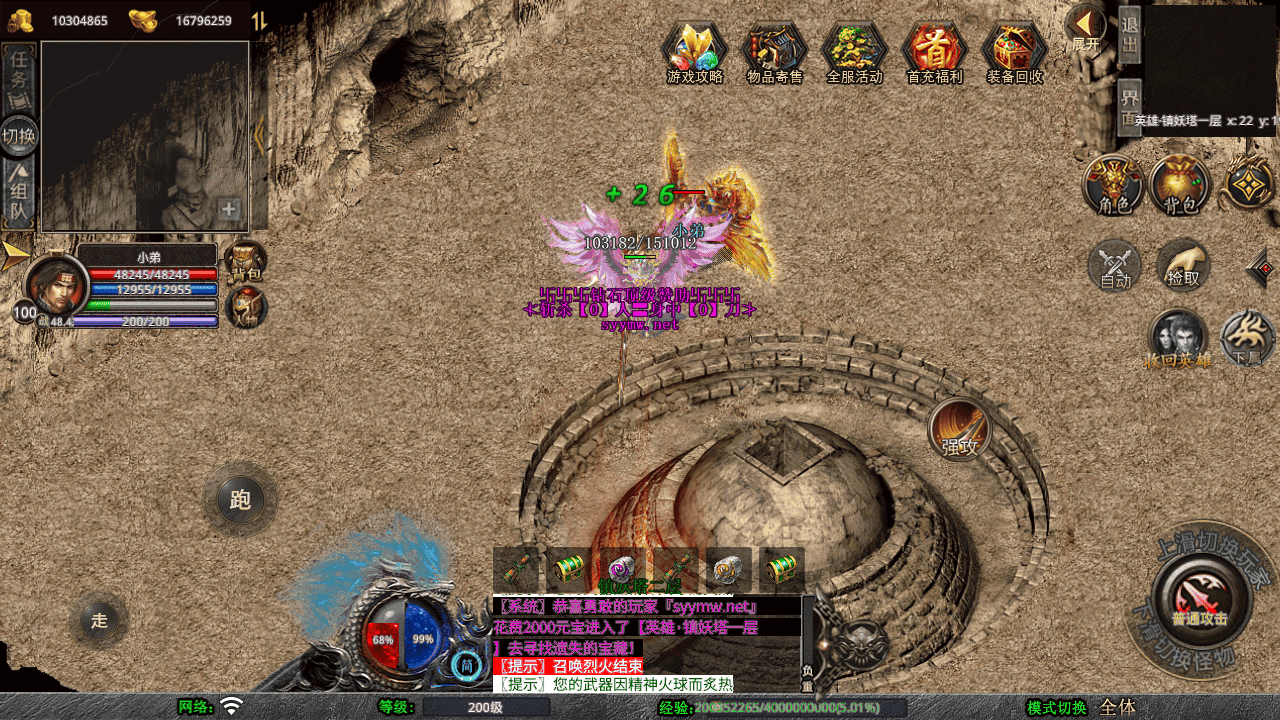This screenshot has width=1280, height=720.
Task: Open the 背包 backpack on the right
Action: 1180,185
